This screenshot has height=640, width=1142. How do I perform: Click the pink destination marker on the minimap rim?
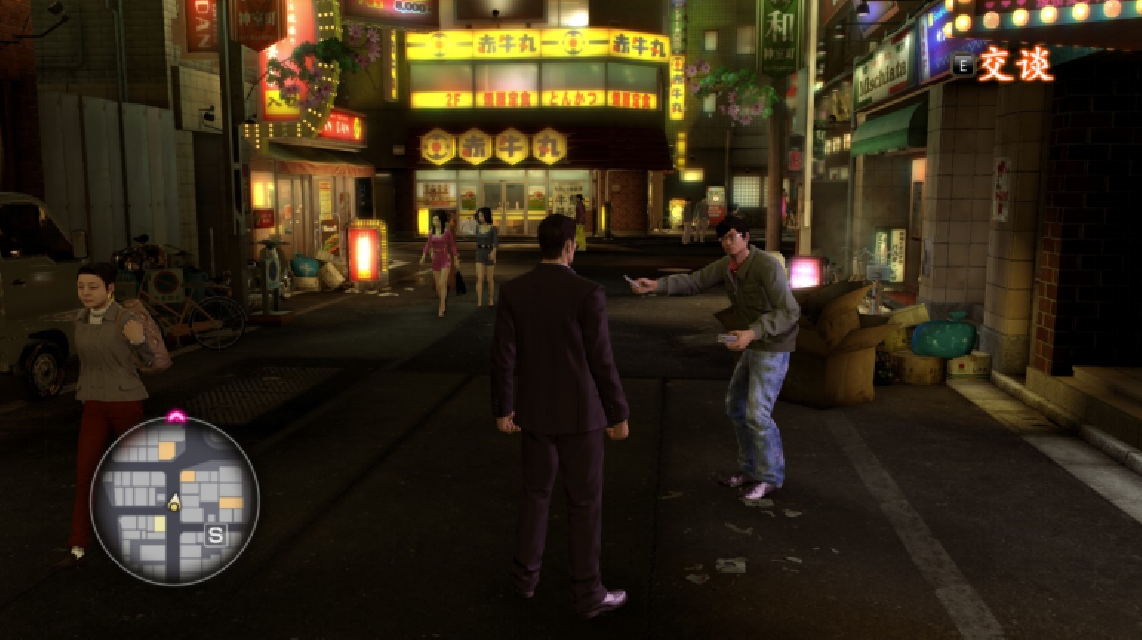(176, 416)
